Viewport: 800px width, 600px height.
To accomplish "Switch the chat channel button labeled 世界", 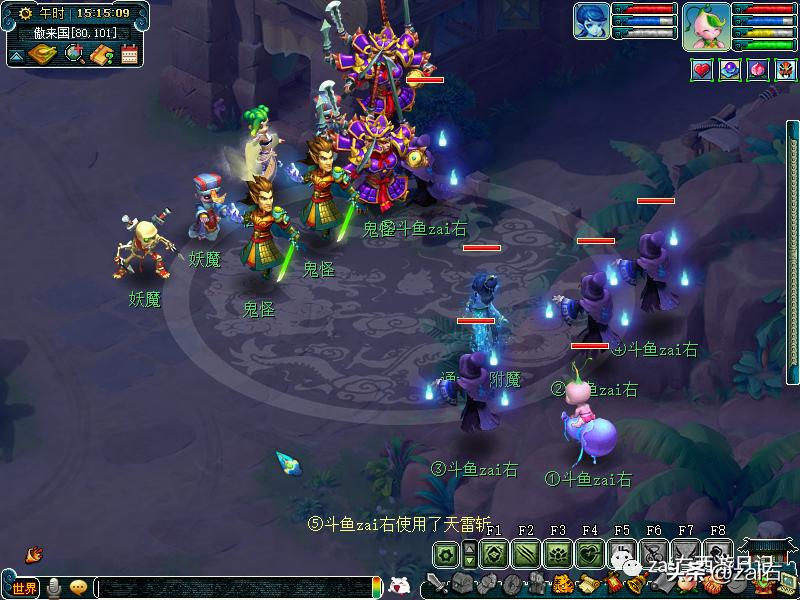I will tap(24, 588).
